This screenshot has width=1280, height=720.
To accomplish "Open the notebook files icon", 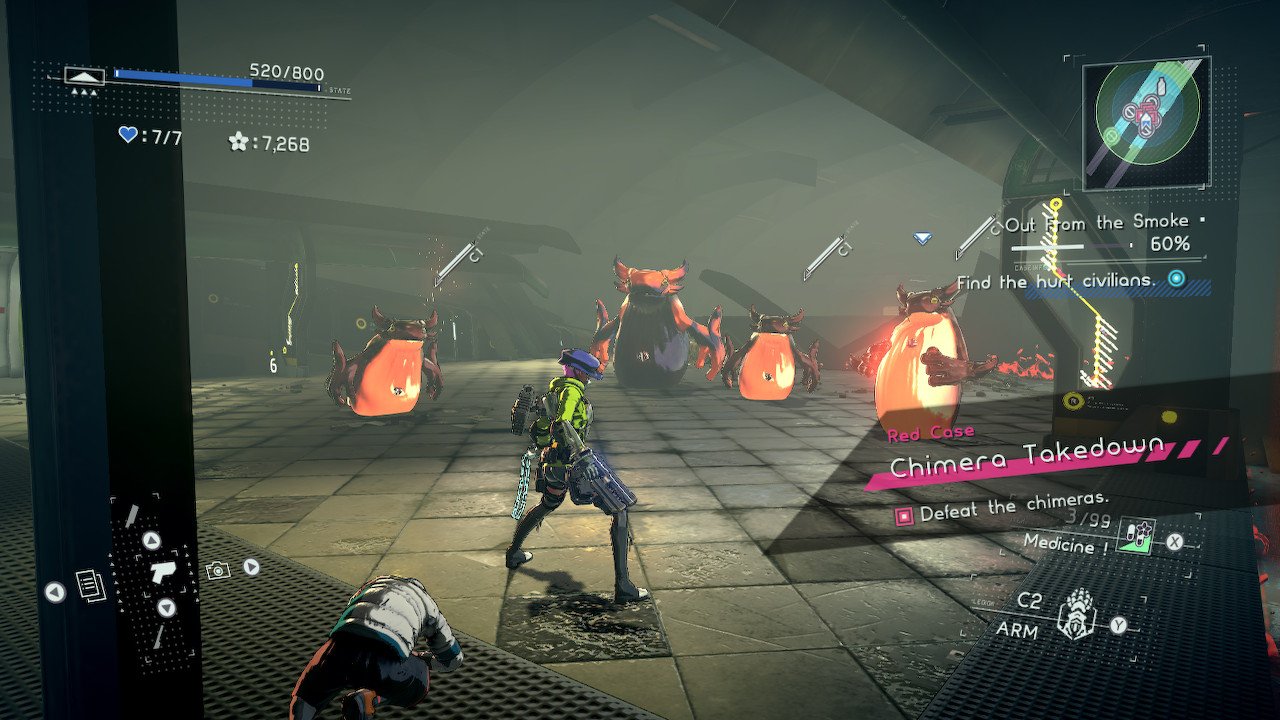I will point(89,586).
